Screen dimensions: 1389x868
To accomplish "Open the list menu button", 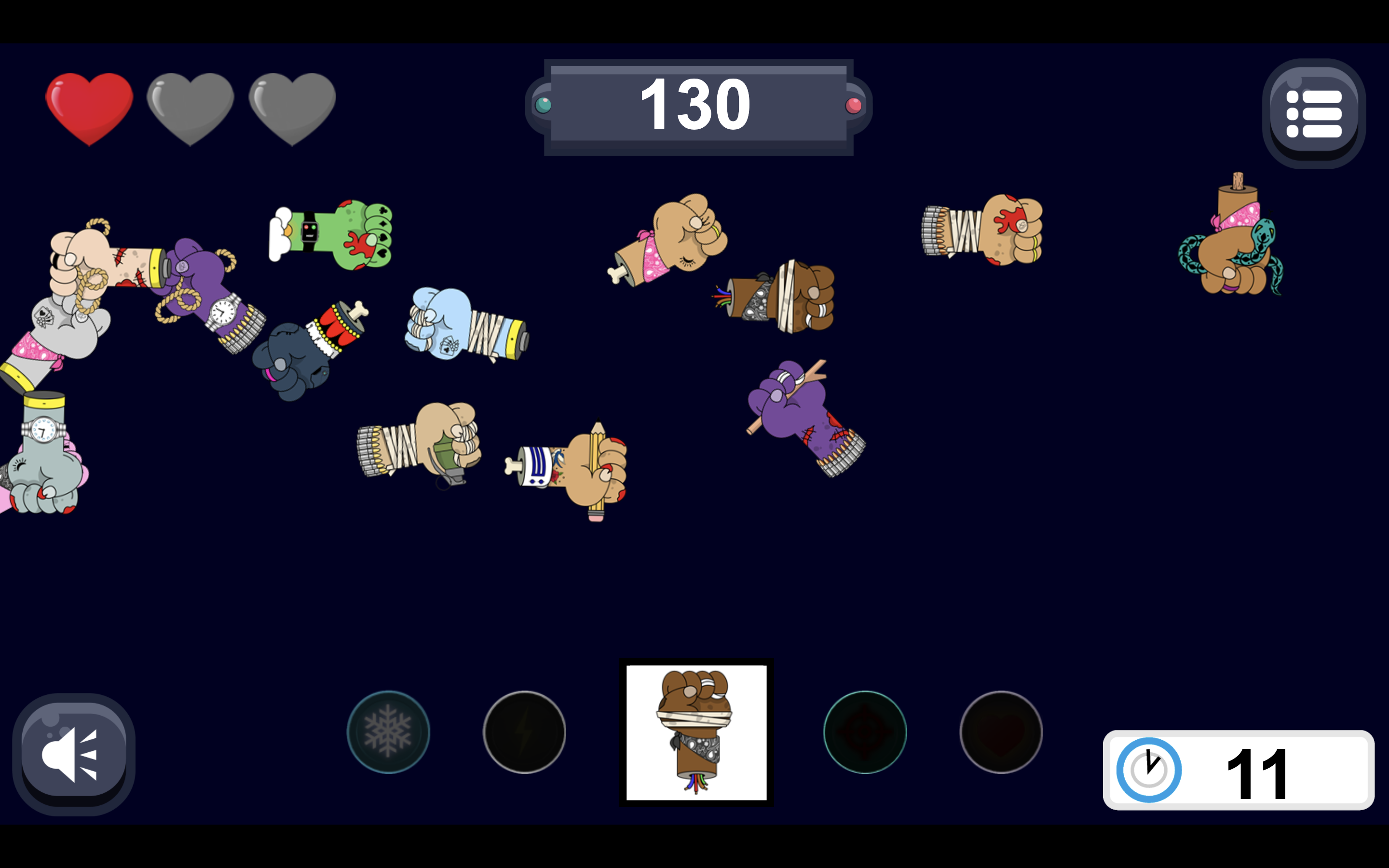I will coord(1313,113).
